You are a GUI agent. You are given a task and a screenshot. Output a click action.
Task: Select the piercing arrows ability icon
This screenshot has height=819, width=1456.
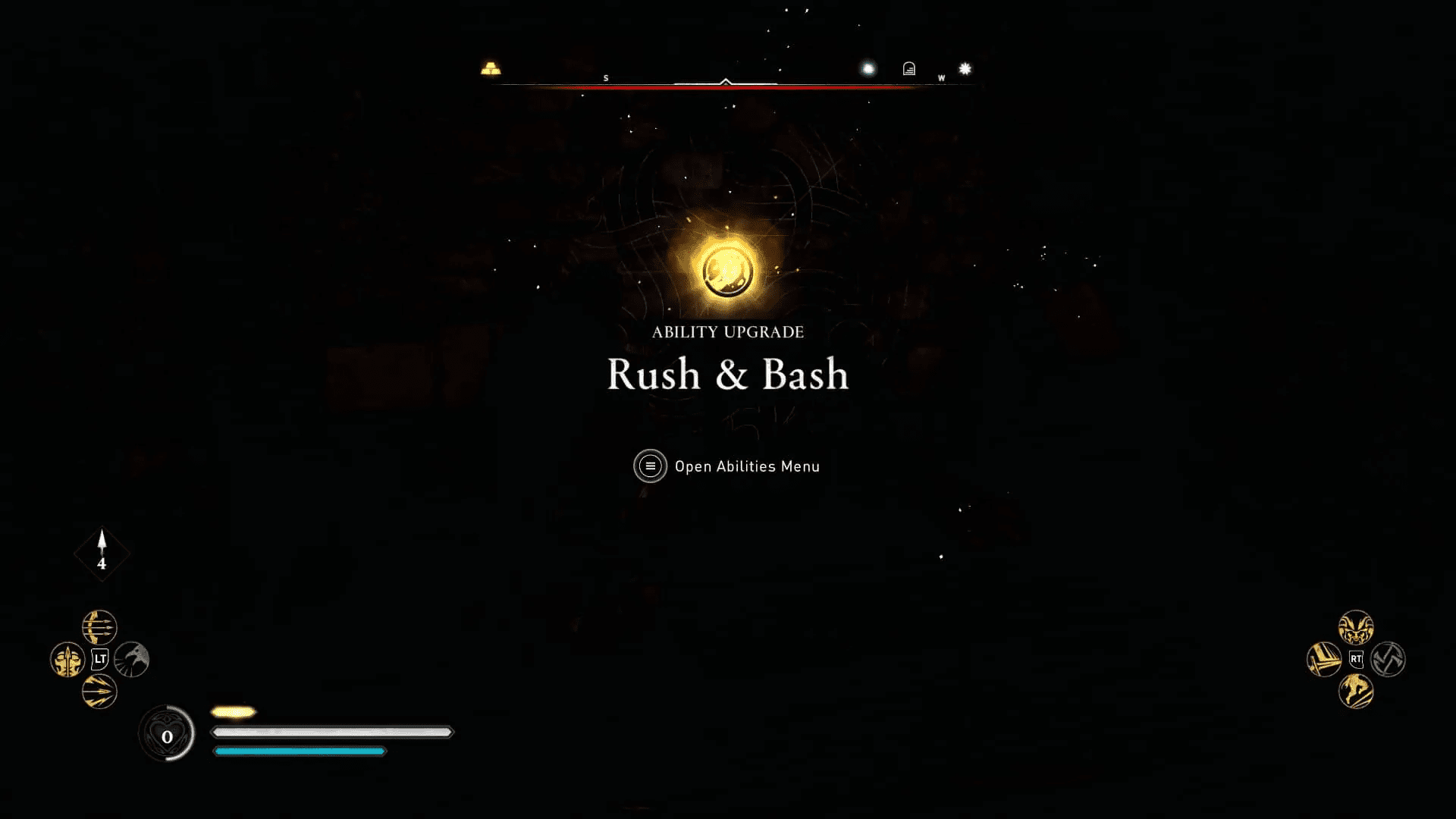click(99, 691)
